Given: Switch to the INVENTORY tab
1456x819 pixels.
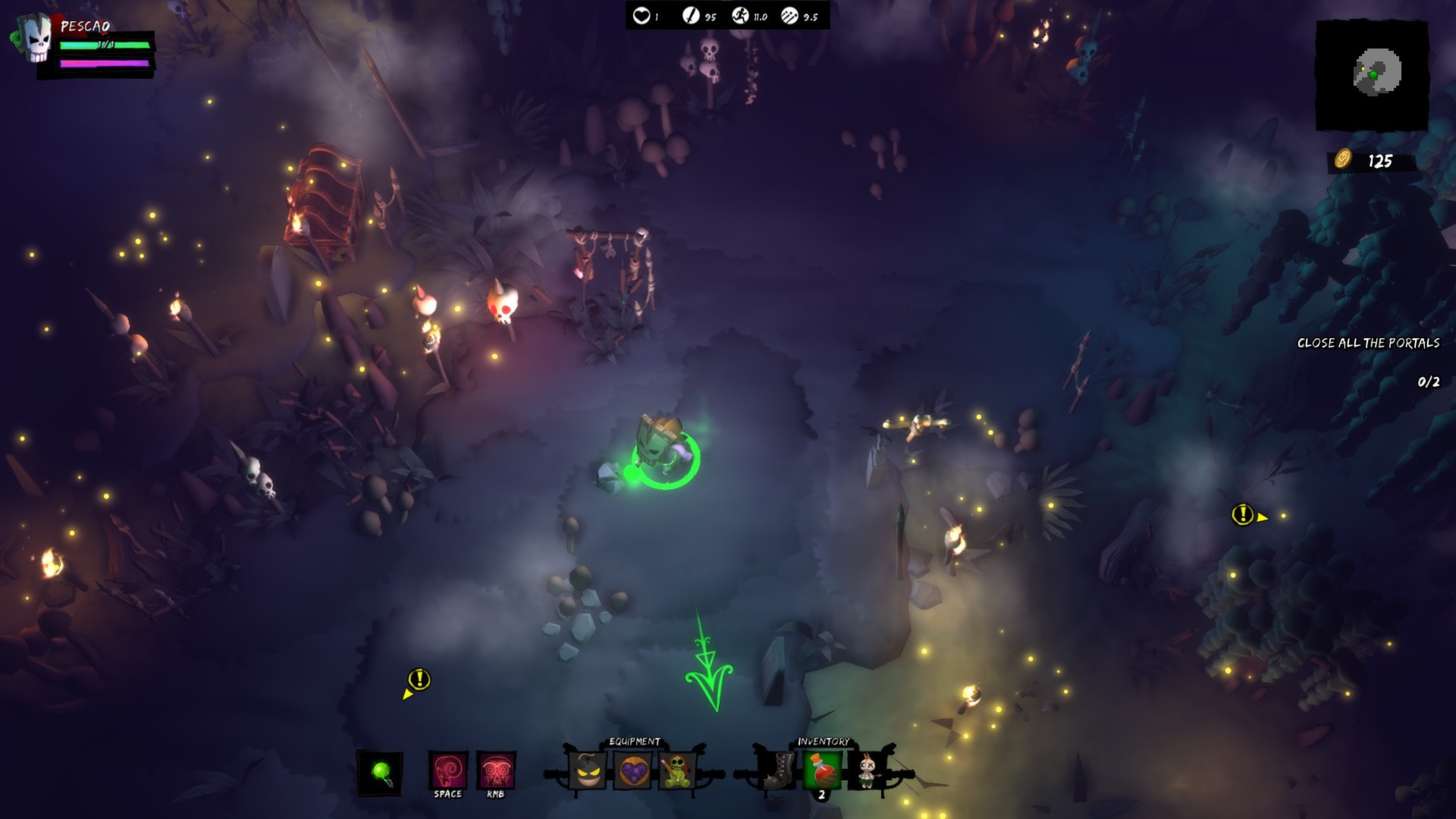Looking at the screenshot, I should click(824, 741).
